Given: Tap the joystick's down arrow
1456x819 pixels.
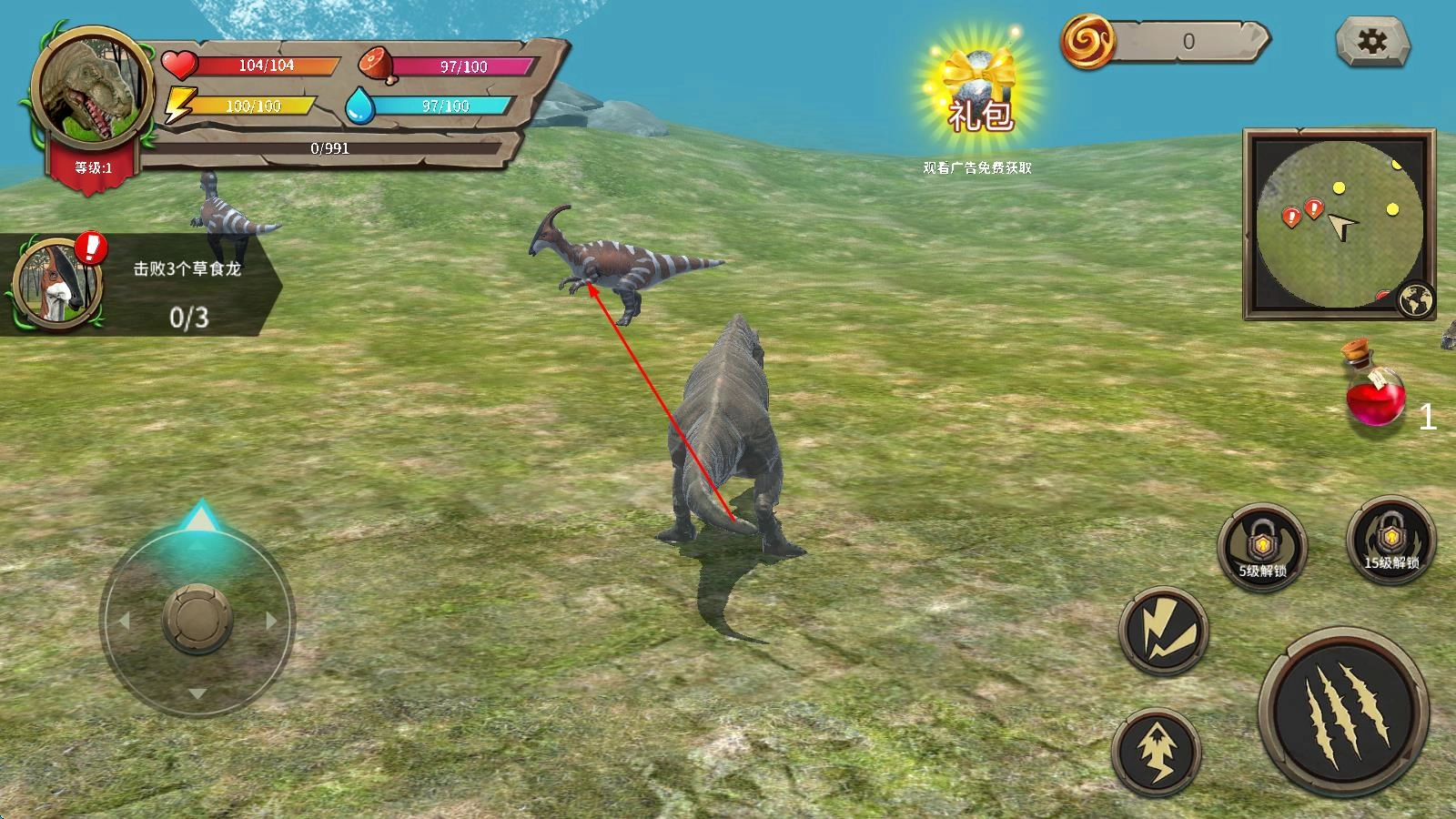Looking at the screenshot, I should pyautogui.click(x=197, y=693).
